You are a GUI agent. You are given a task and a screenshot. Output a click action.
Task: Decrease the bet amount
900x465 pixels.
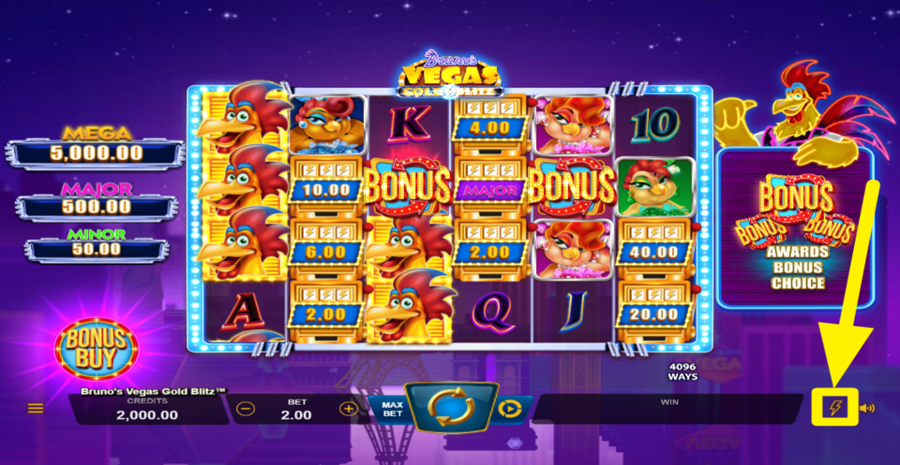[246, 408]
